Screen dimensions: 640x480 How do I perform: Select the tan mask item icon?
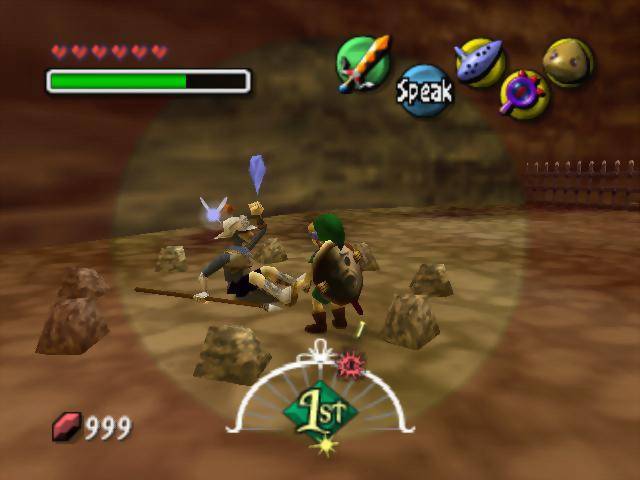(x=568, y=62)
